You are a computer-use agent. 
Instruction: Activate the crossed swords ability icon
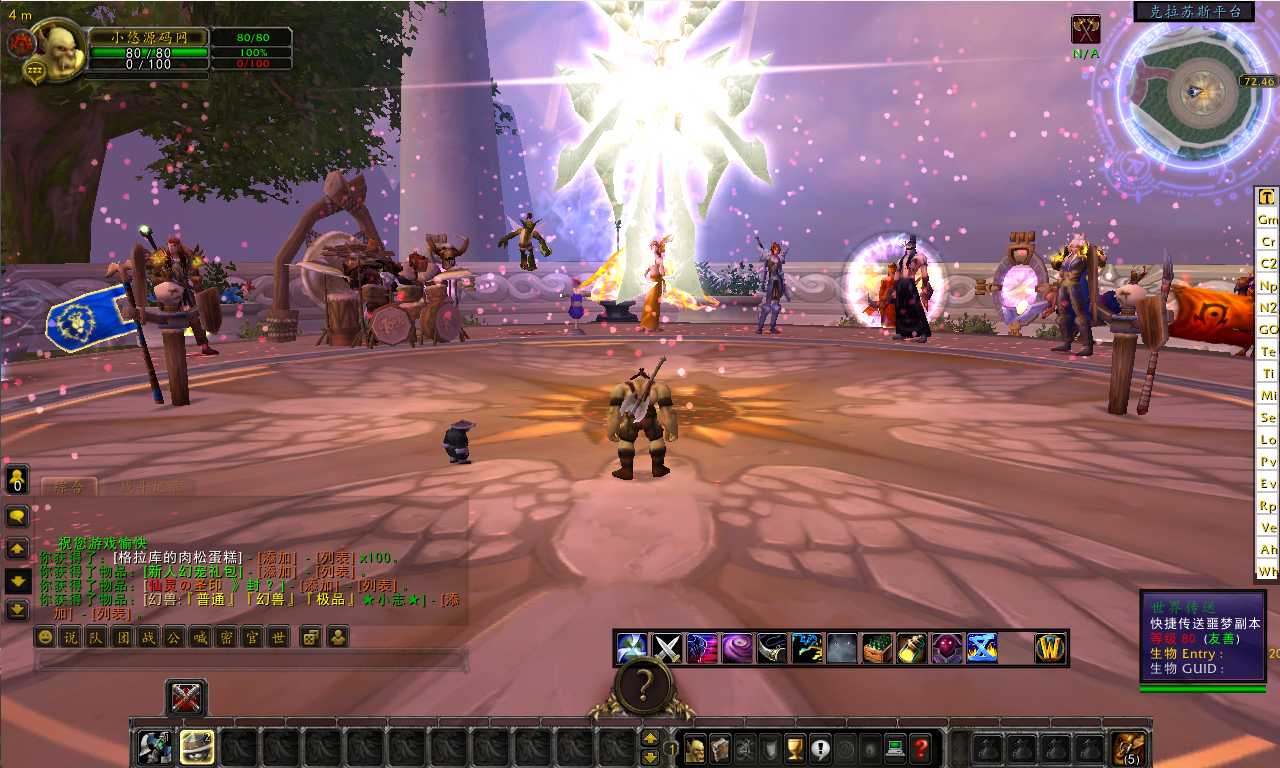[x=667, y=648]
